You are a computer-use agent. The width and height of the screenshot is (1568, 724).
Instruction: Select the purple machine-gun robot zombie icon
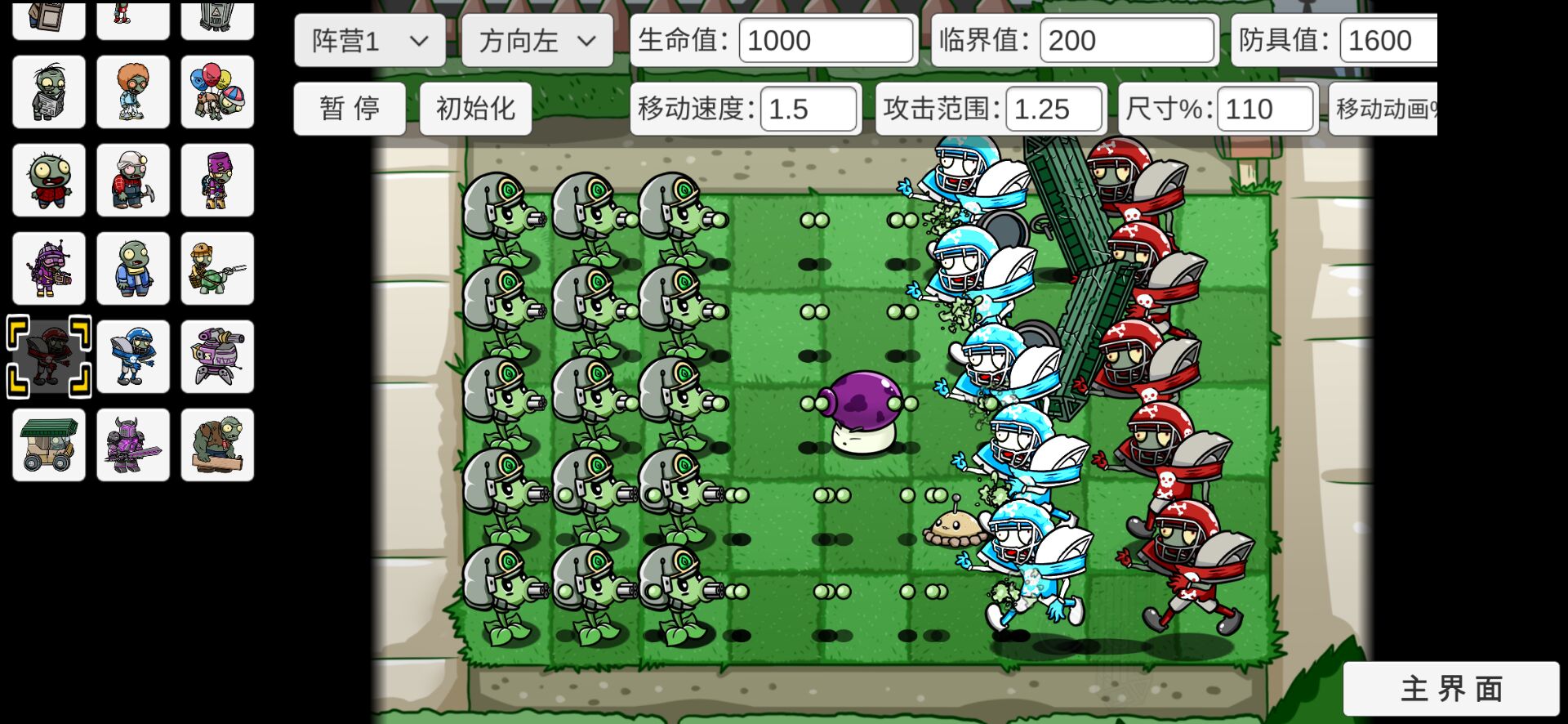(x=217, y=356)
